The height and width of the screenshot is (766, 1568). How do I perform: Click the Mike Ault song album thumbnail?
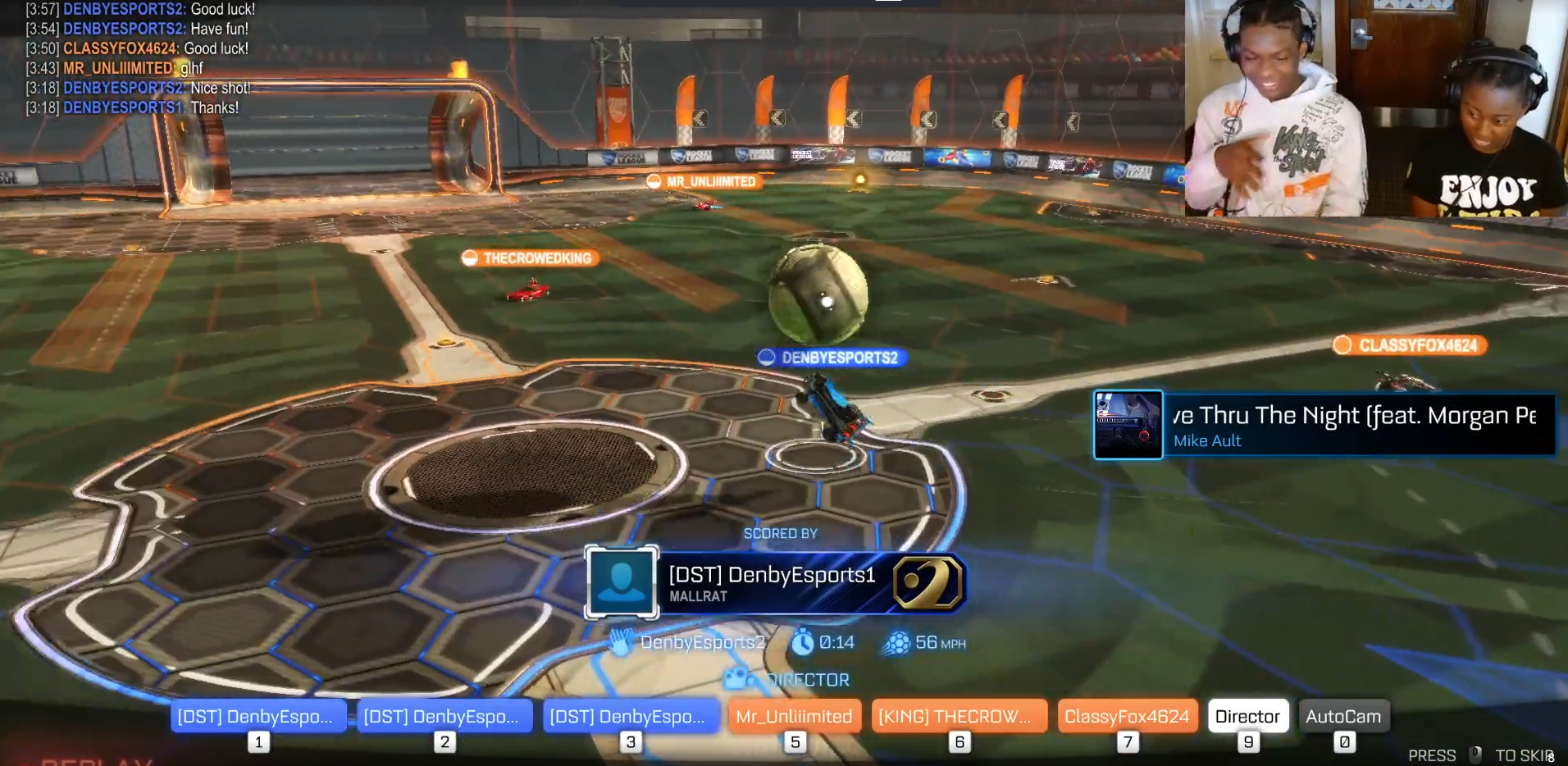1128,425
